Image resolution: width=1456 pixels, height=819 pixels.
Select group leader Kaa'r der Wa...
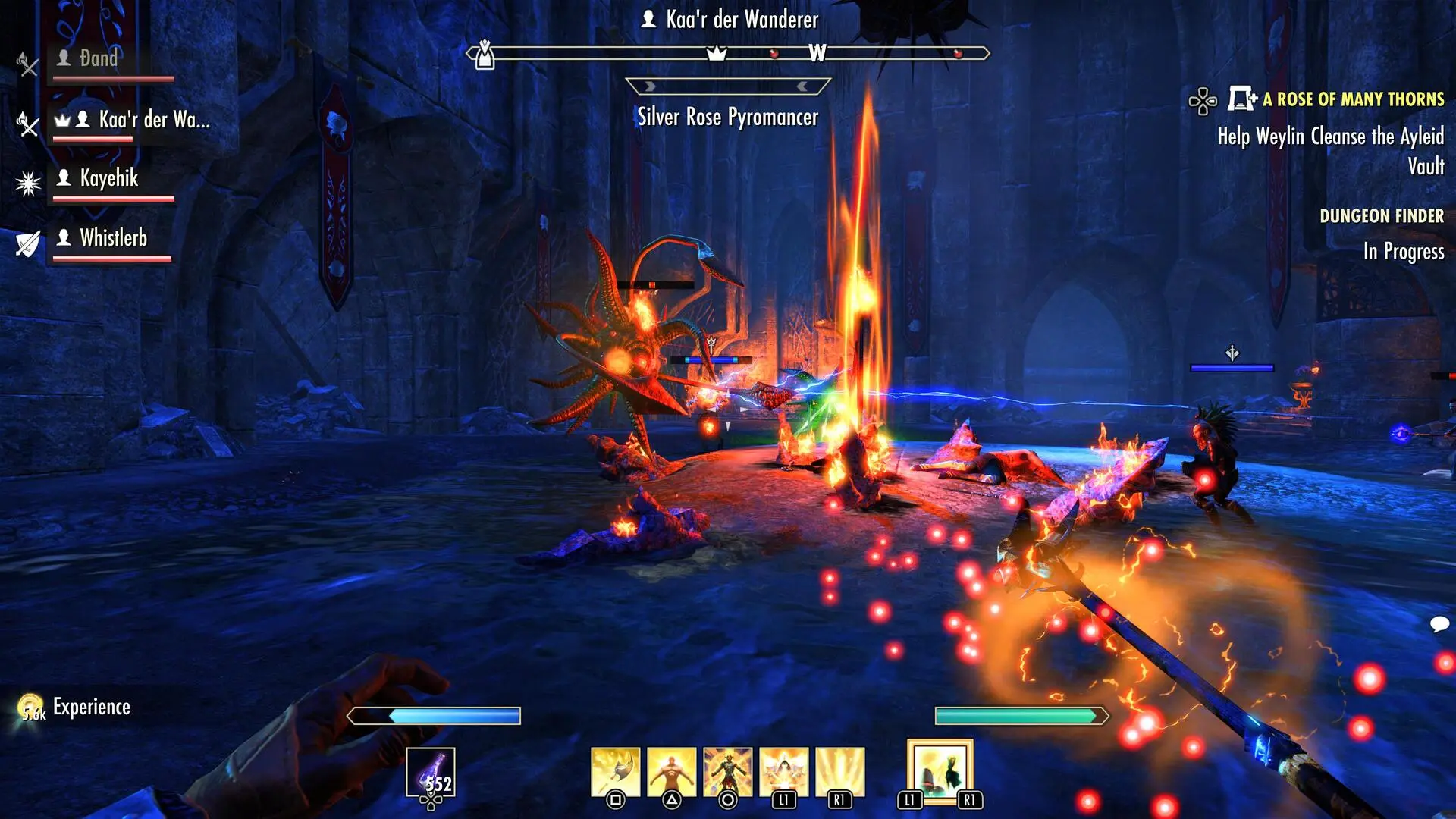[x=153, y=120]
